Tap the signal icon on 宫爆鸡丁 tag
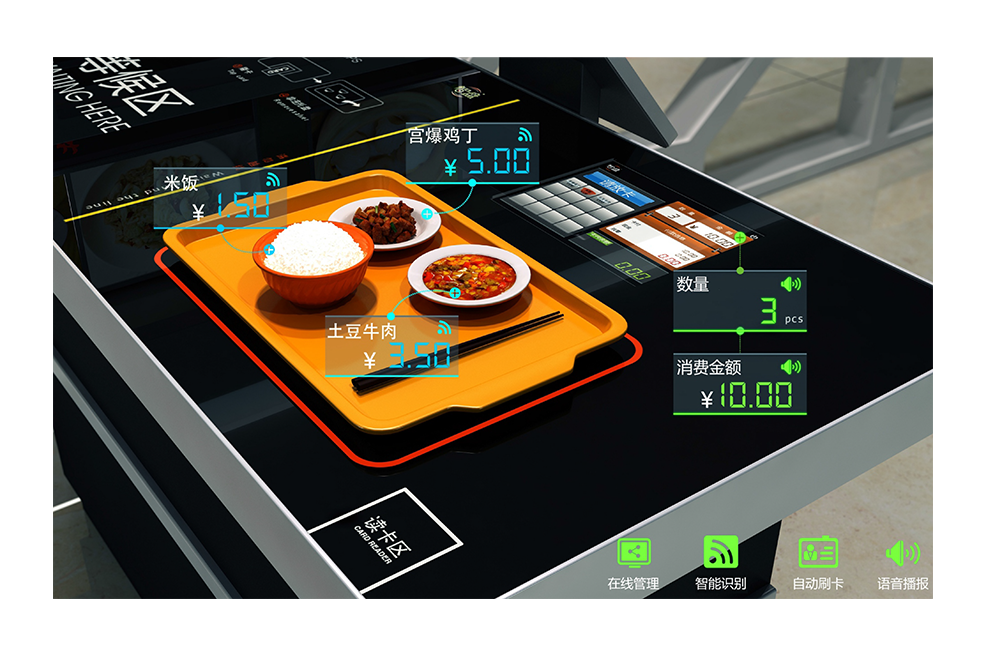 click(x=525, y=134)
